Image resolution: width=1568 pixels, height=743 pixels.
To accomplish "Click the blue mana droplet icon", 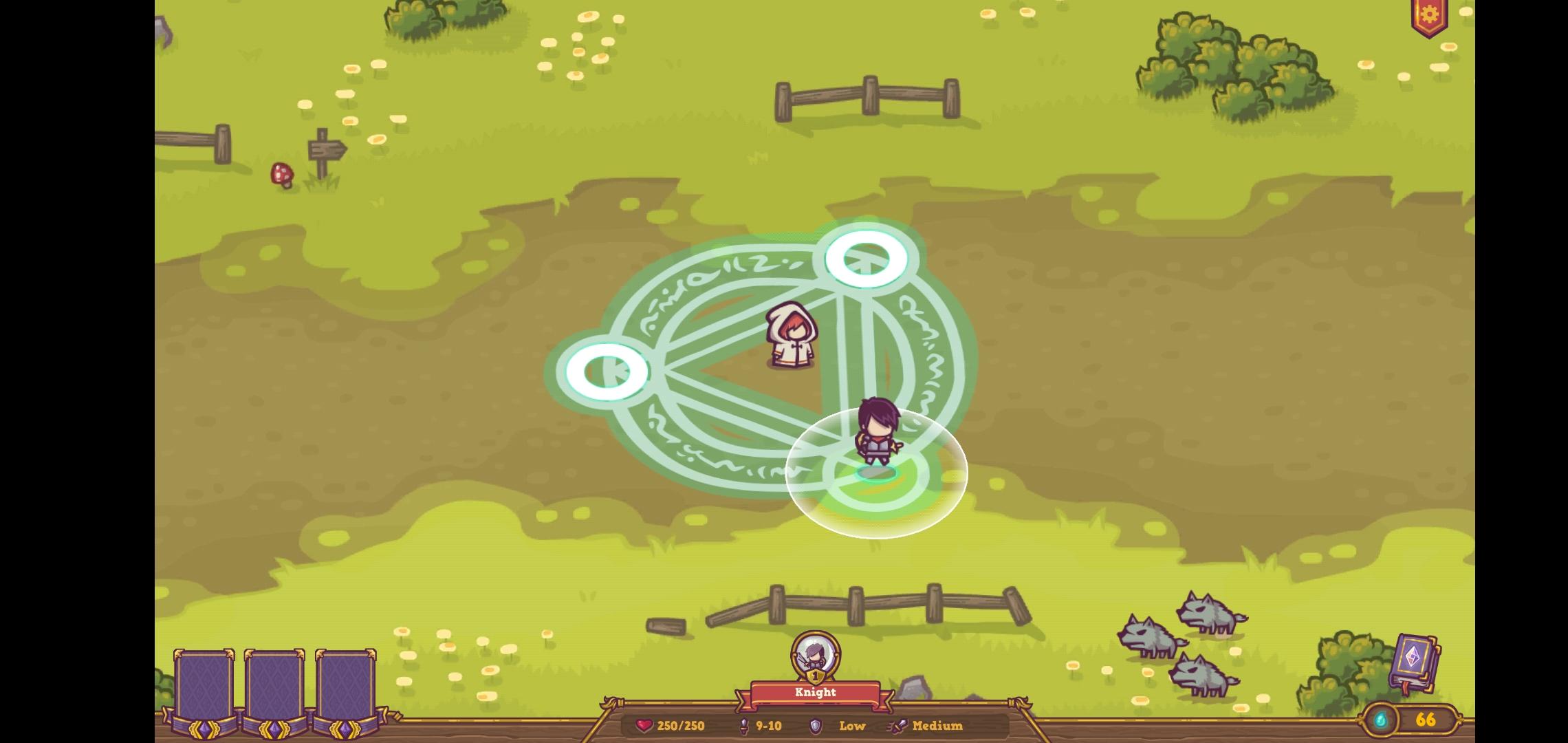I will 1380,720.
